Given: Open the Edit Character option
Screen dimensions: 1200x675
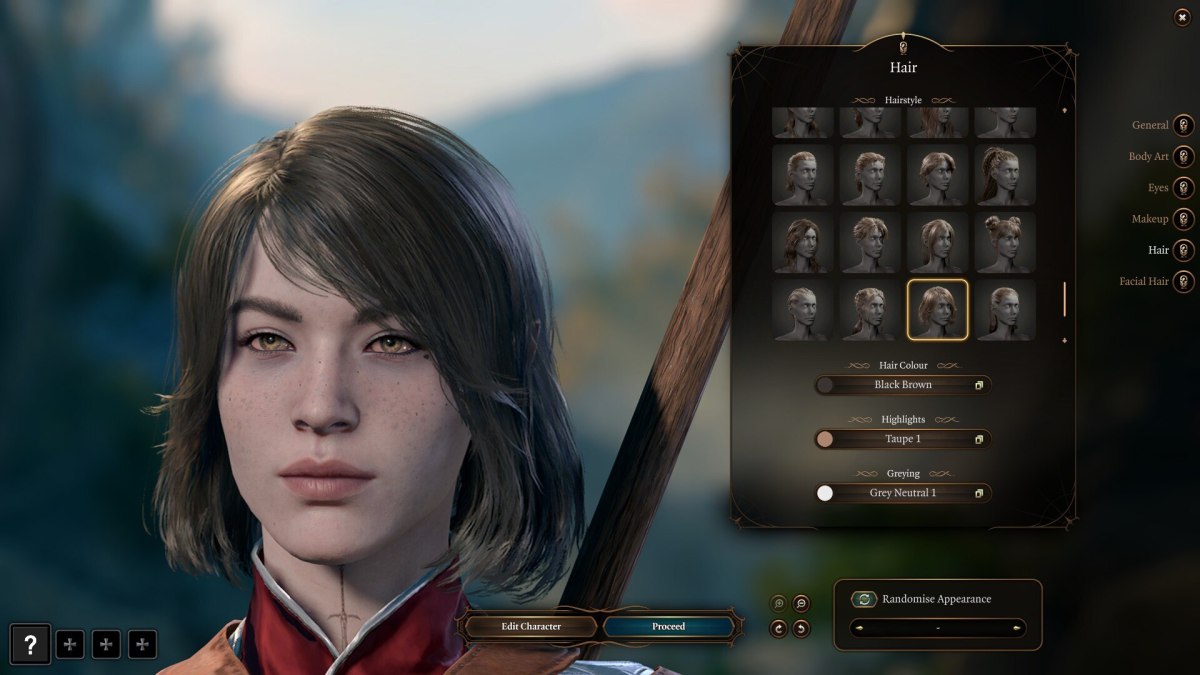Looking at the screenshot, I should [x=531, y=627].
